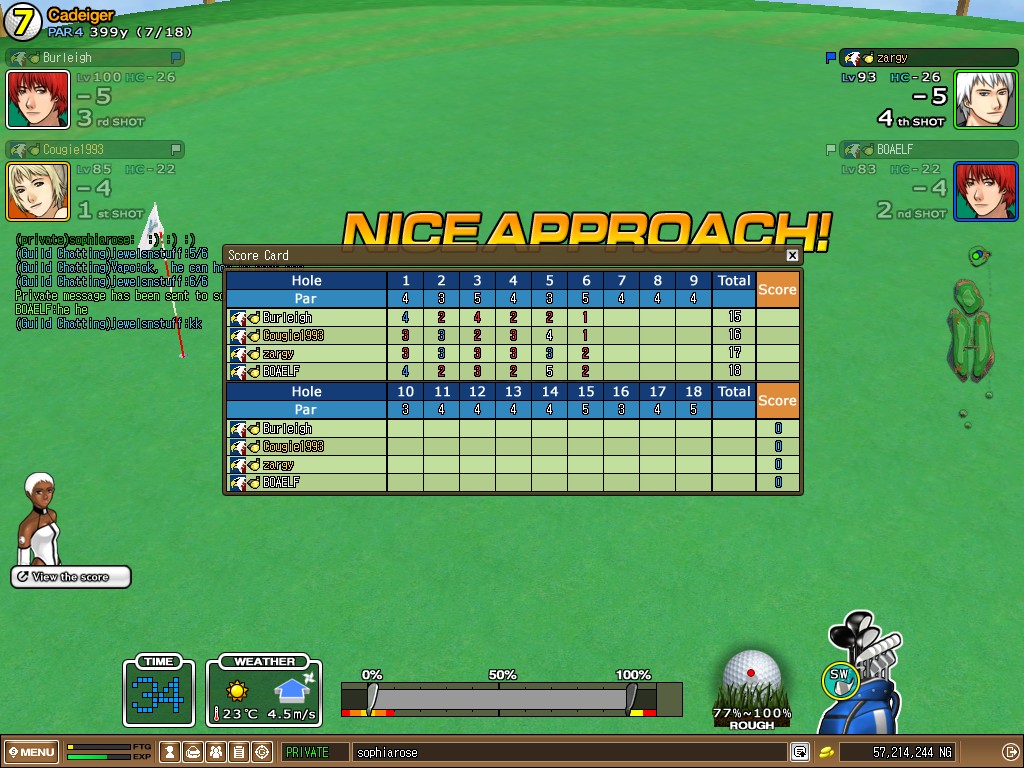Close the Score Card window
Image resolution: width=1024 pixels, height=768 pixels.
tap(792, 256)
